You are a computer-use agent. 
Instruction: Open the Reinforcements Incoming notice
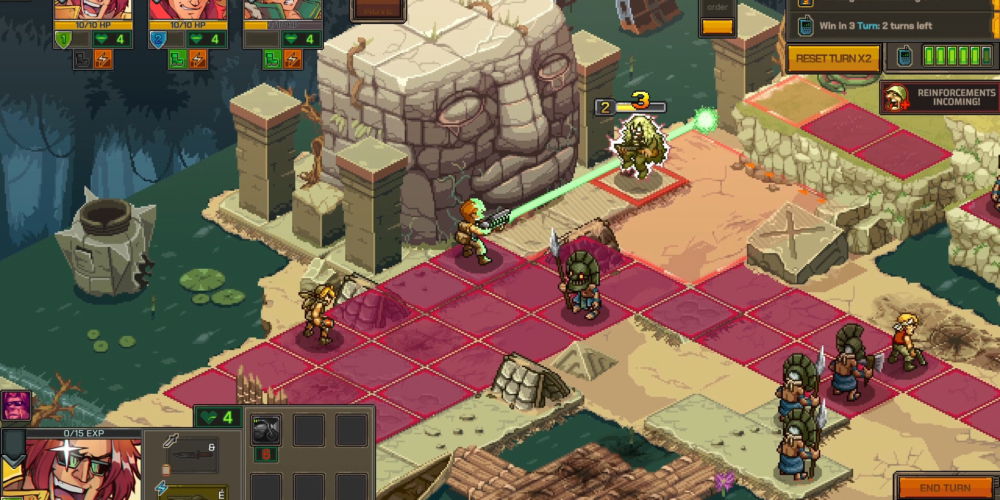(x=940, y=98)
